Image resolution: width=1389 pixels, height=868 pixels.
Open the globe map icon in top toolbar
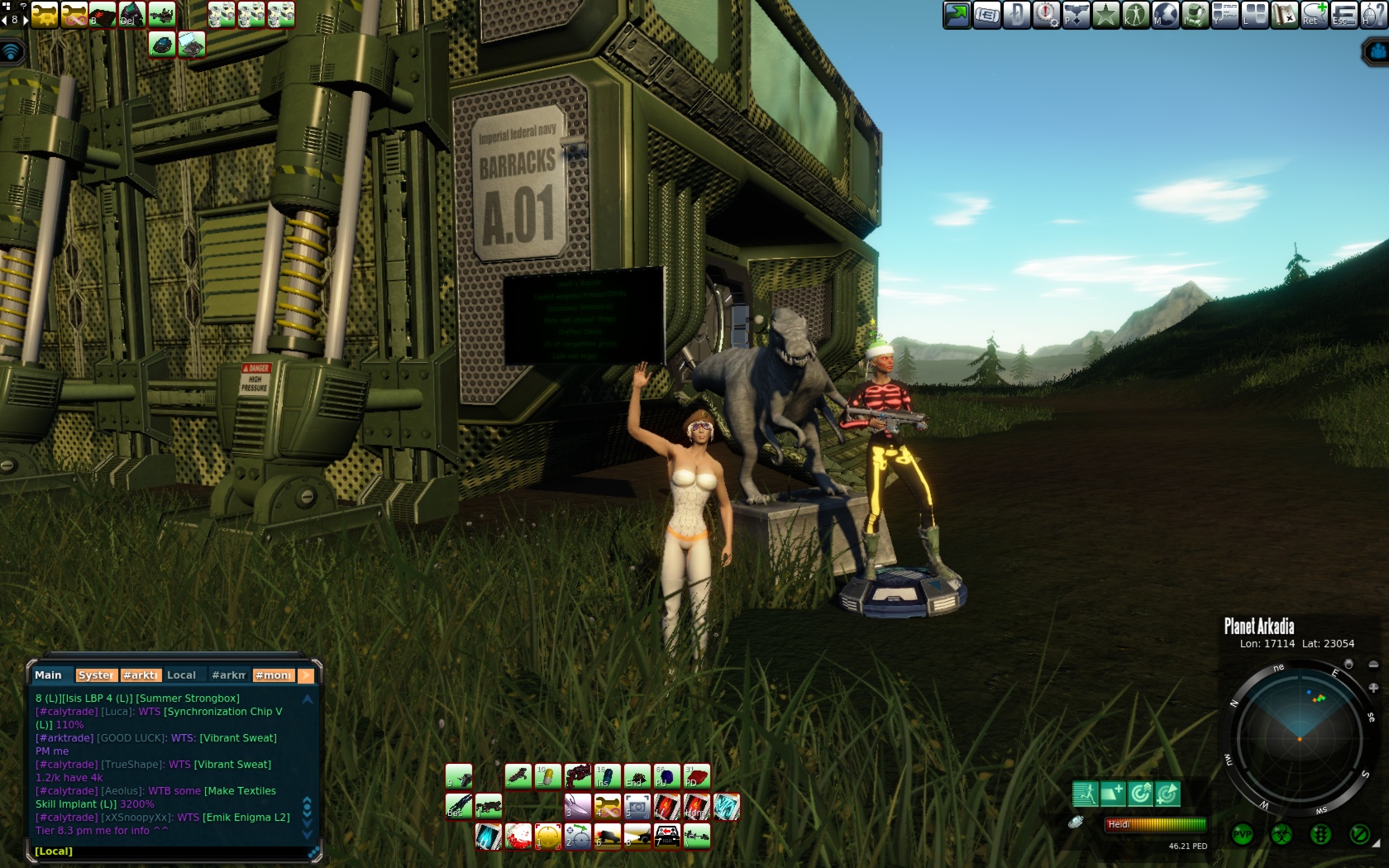coord(1165,14)
